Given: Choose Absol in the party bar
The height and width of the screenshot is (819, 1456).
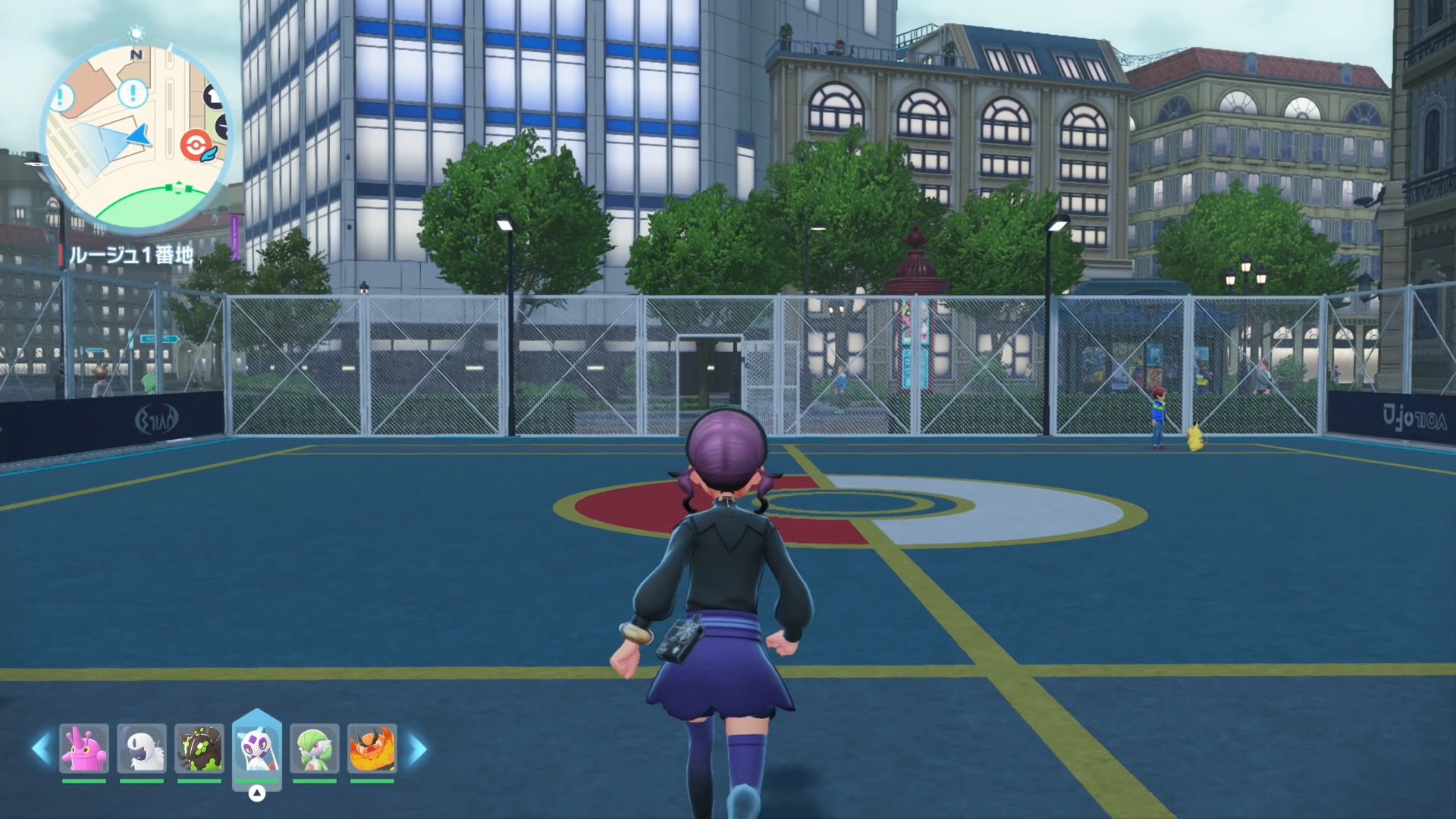Looking at the screenshot, I should coord(142,748).
